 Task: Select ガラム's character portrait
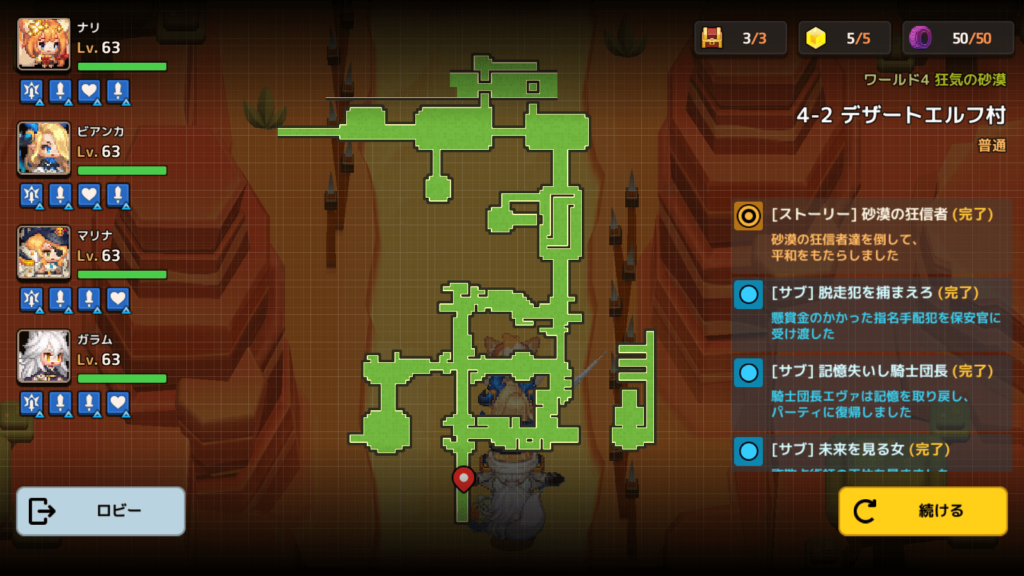[x=44, y=357]
